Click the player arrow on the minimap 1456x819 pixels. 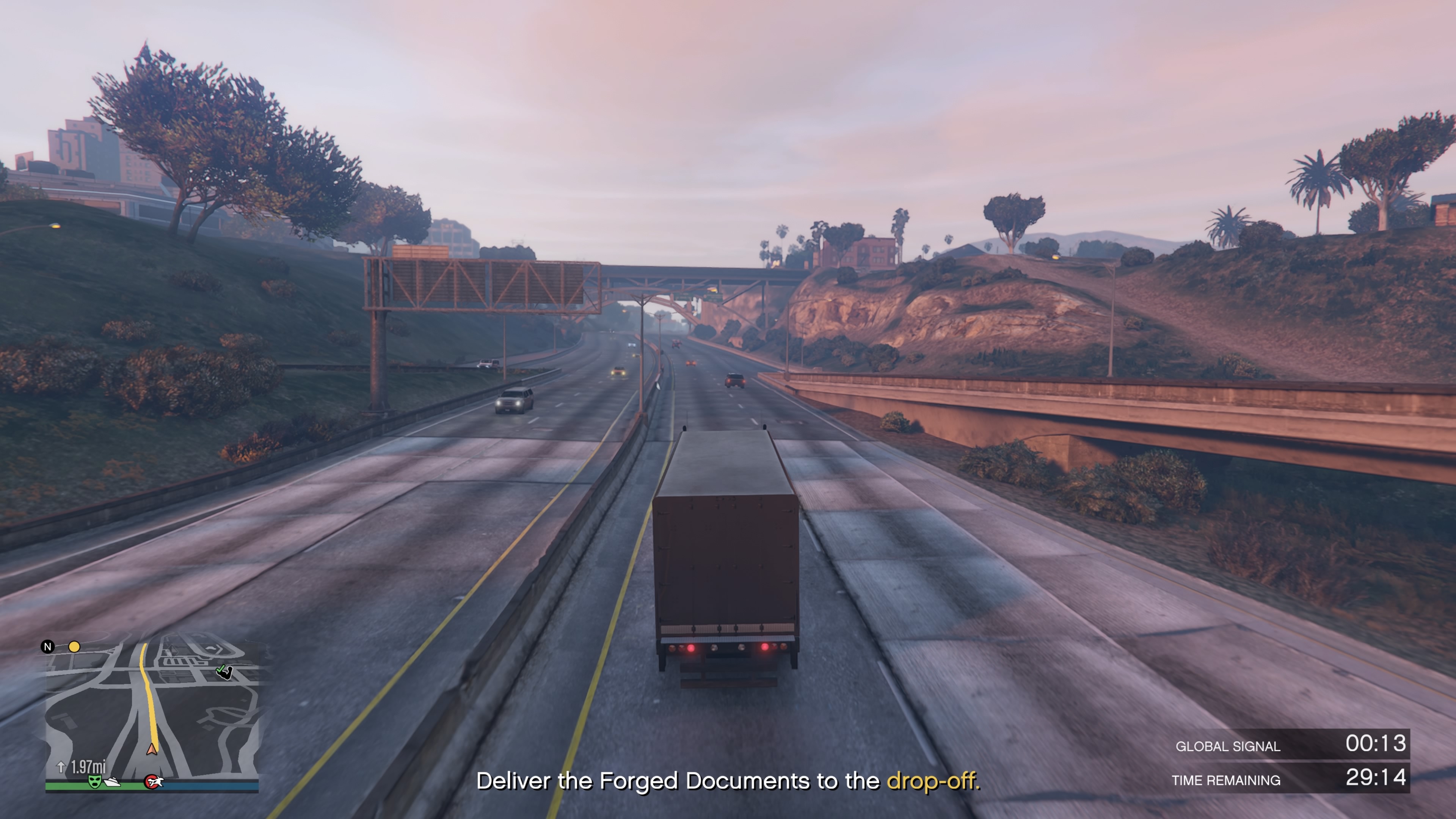tap(152, 750)
